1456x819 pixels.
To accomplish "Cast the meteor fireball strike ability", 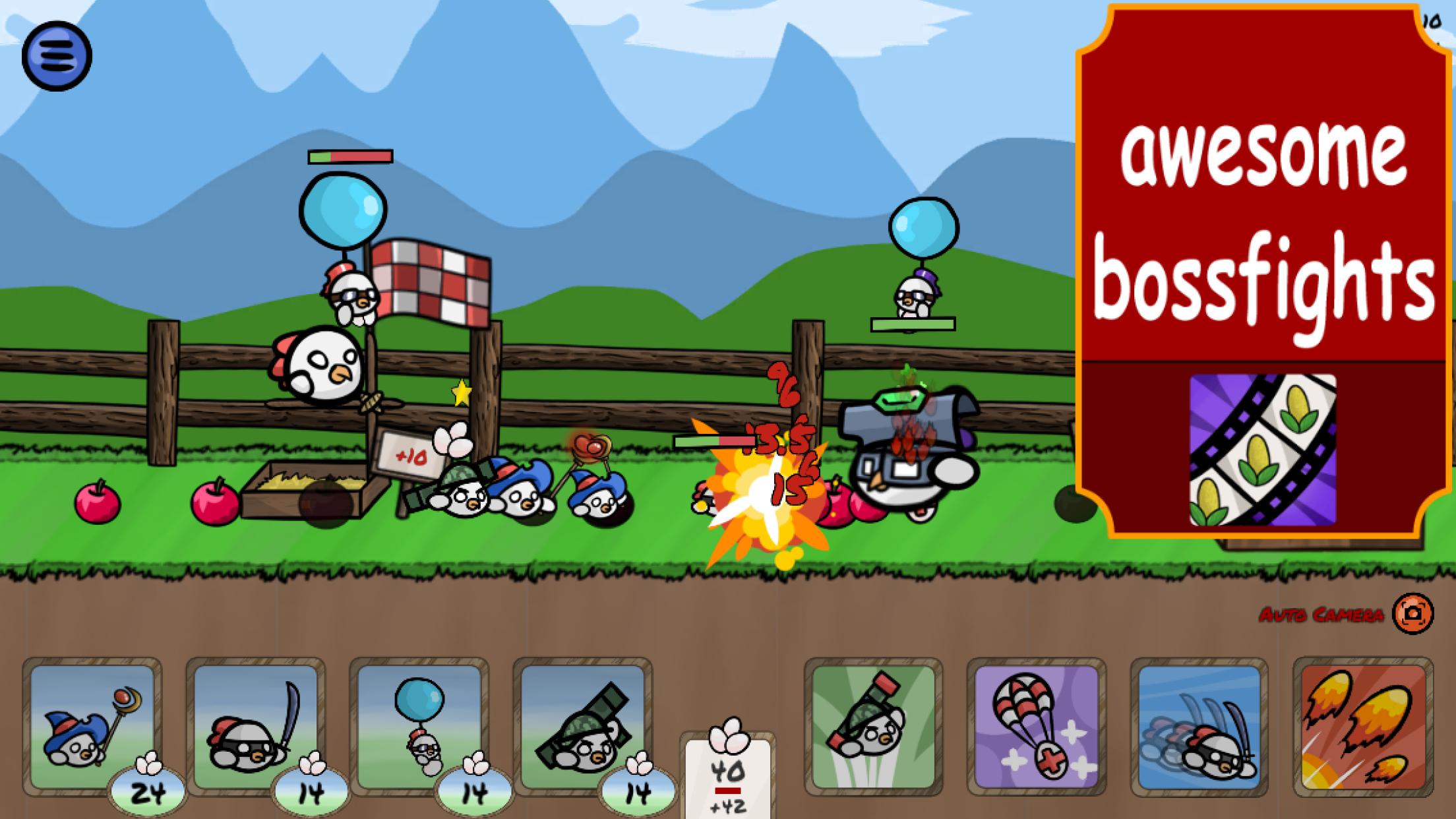I will click(1362, 727).
